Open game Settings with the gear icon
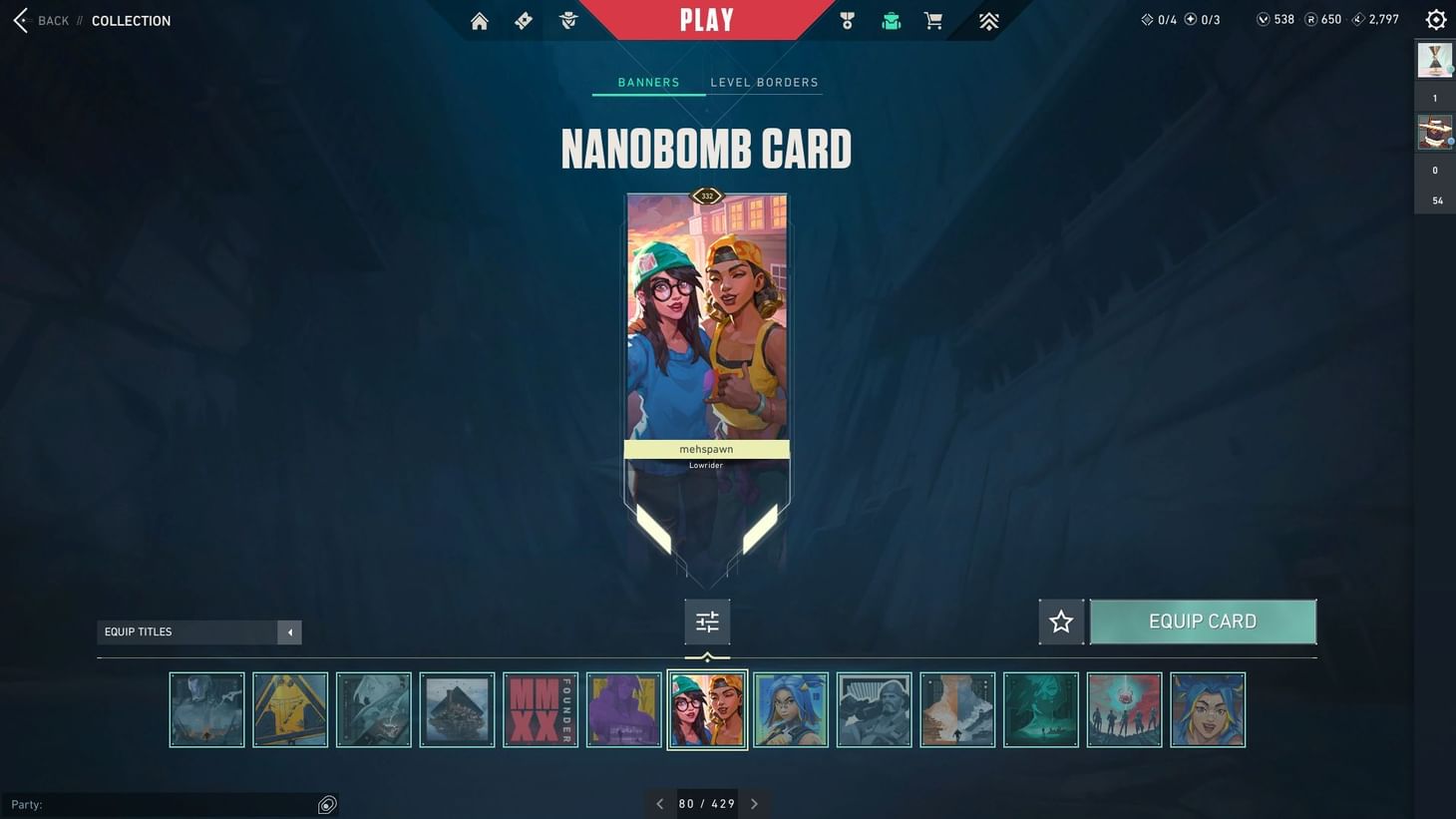The width and height of the screenshot is (1456, 819). pos(1435,18)
